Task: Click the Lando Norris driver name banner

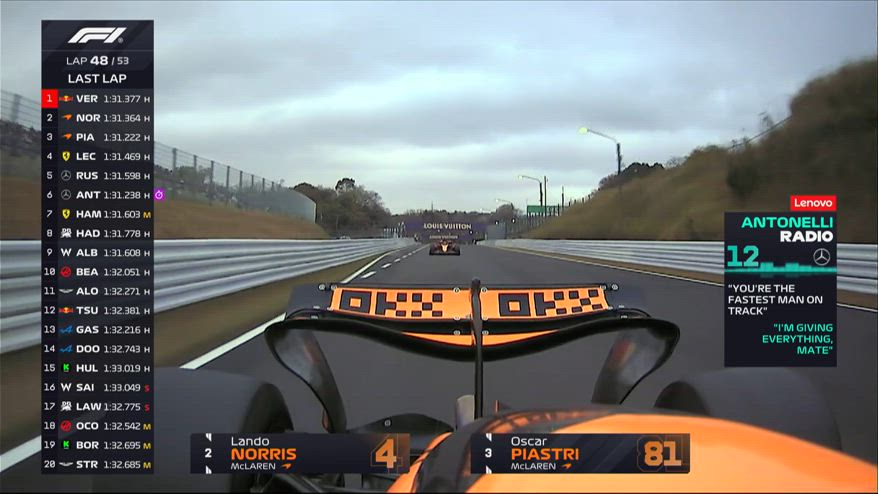Action: (x=300, y=453)
